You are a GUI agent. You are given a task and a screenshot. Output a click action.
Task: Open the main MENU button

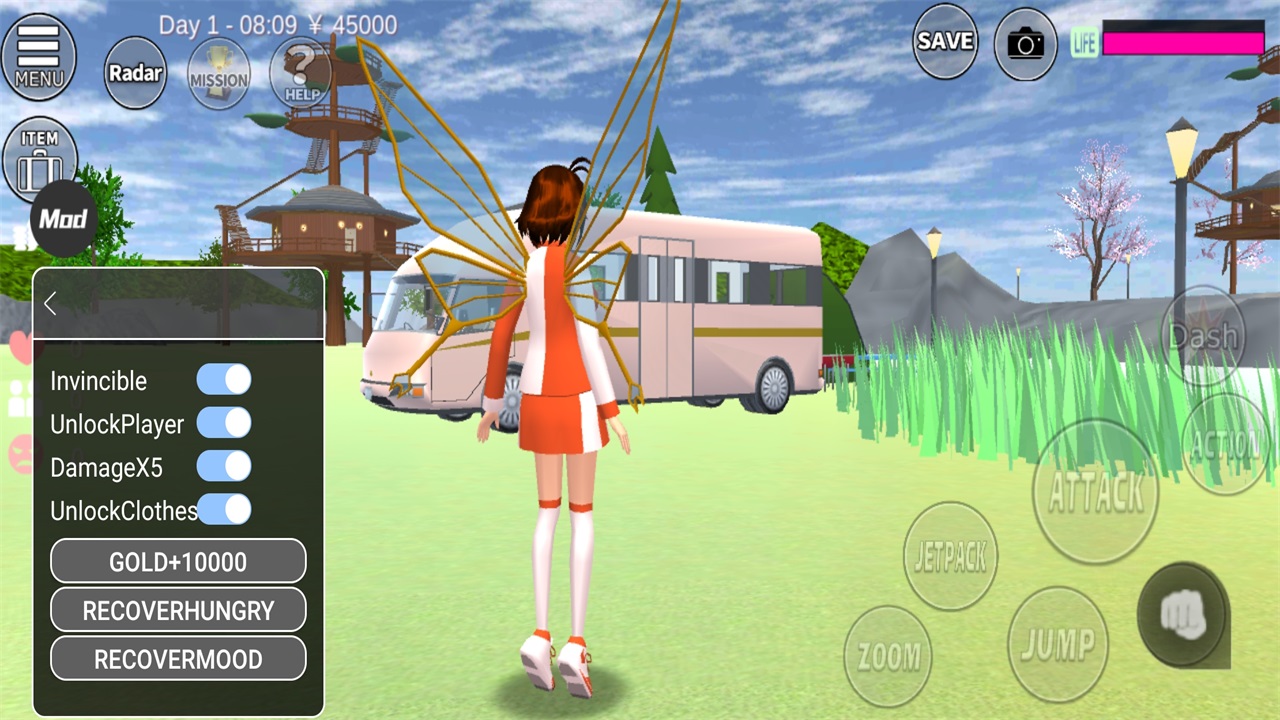tap(39, 56)
